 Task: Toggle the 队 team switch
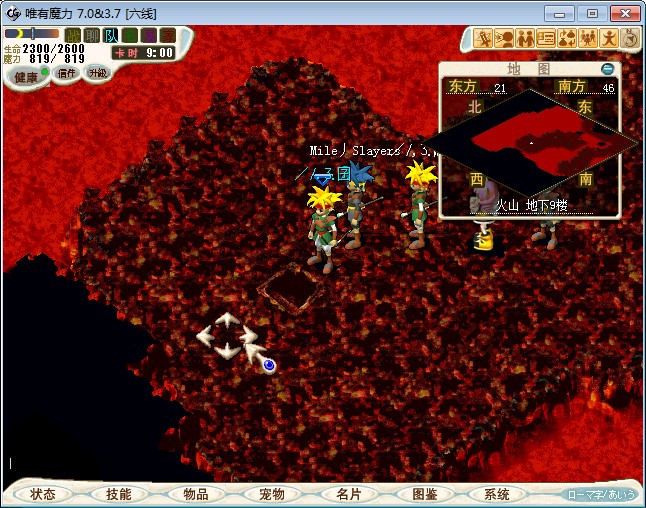[111, 36]
